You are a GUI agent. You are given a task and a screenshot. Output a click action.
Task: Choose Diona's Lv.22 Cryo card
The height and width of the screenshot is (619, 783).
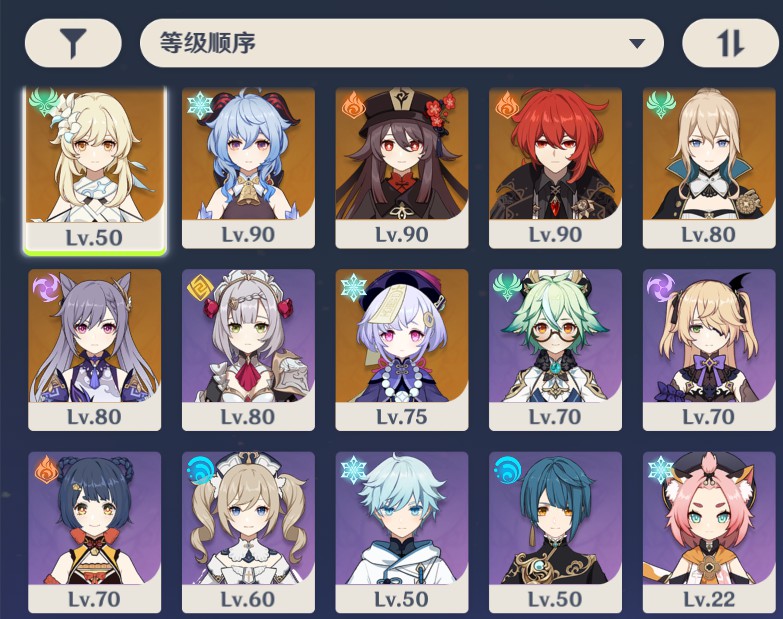coord(708,530)
